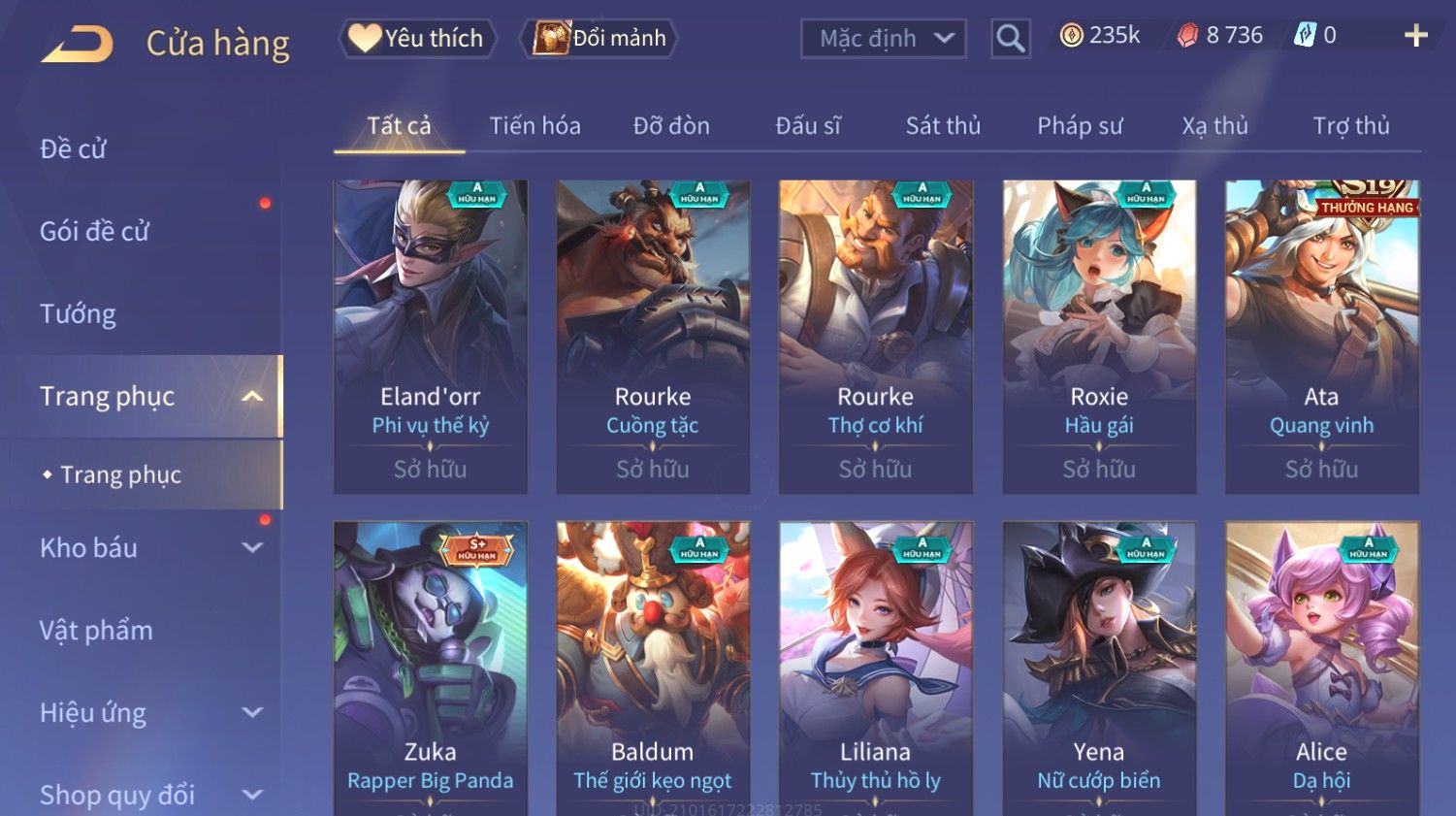Click the magnifying glass search button
Screen dimensions: 1456x816
click(1010, 39)
